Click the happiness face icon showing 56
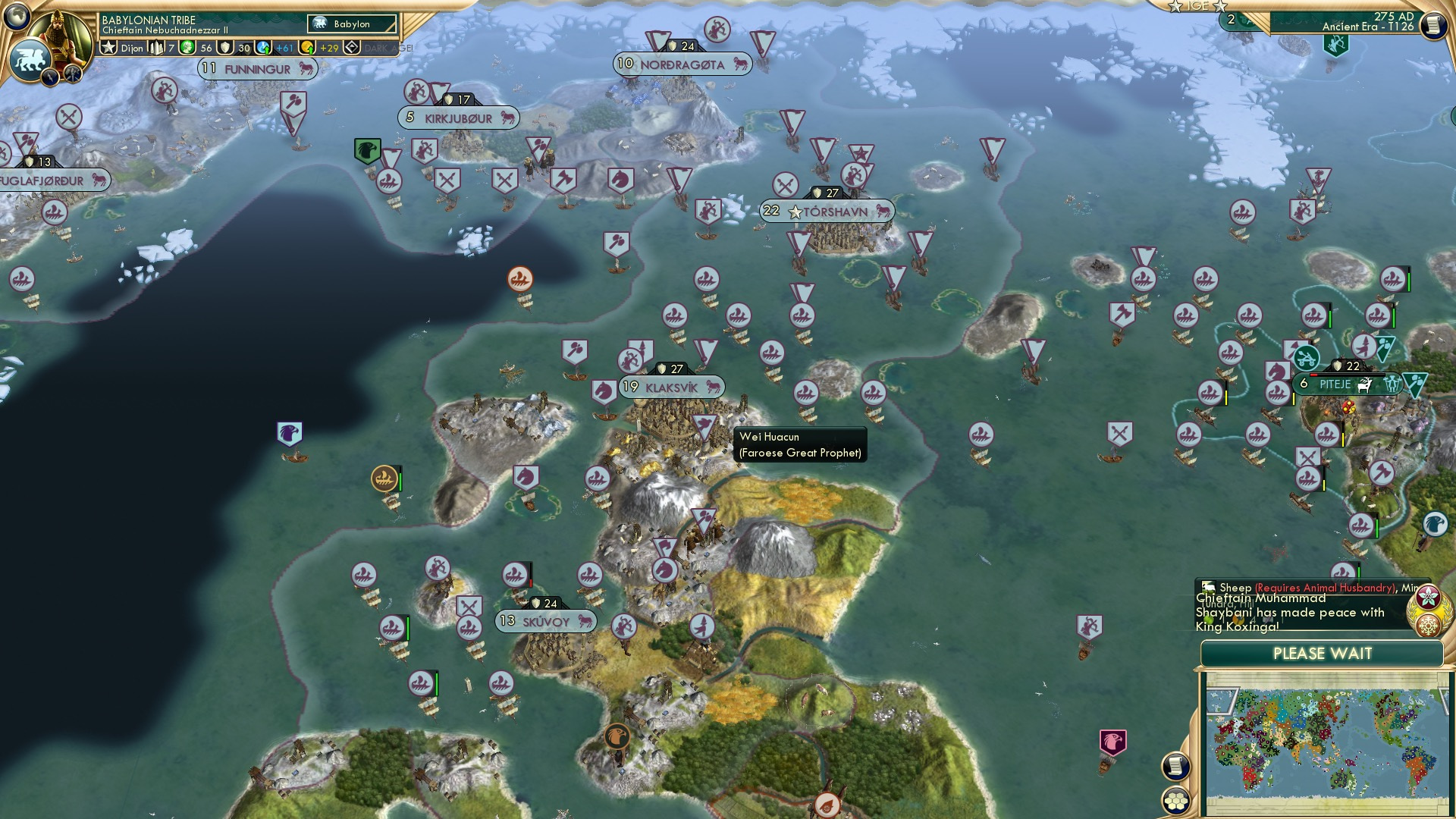Viewport: 1456px width, 819px height. (x=188, y=48)
